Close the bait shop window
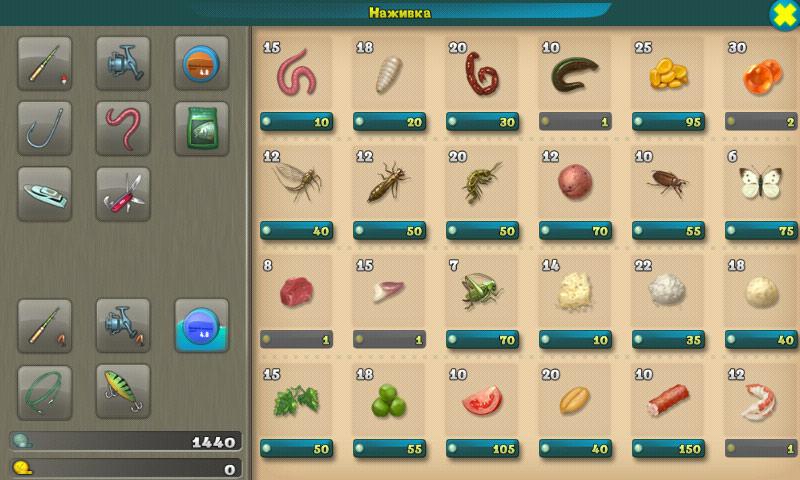Image resolution: width=800 pixels, height=480 pixels. 784,14
